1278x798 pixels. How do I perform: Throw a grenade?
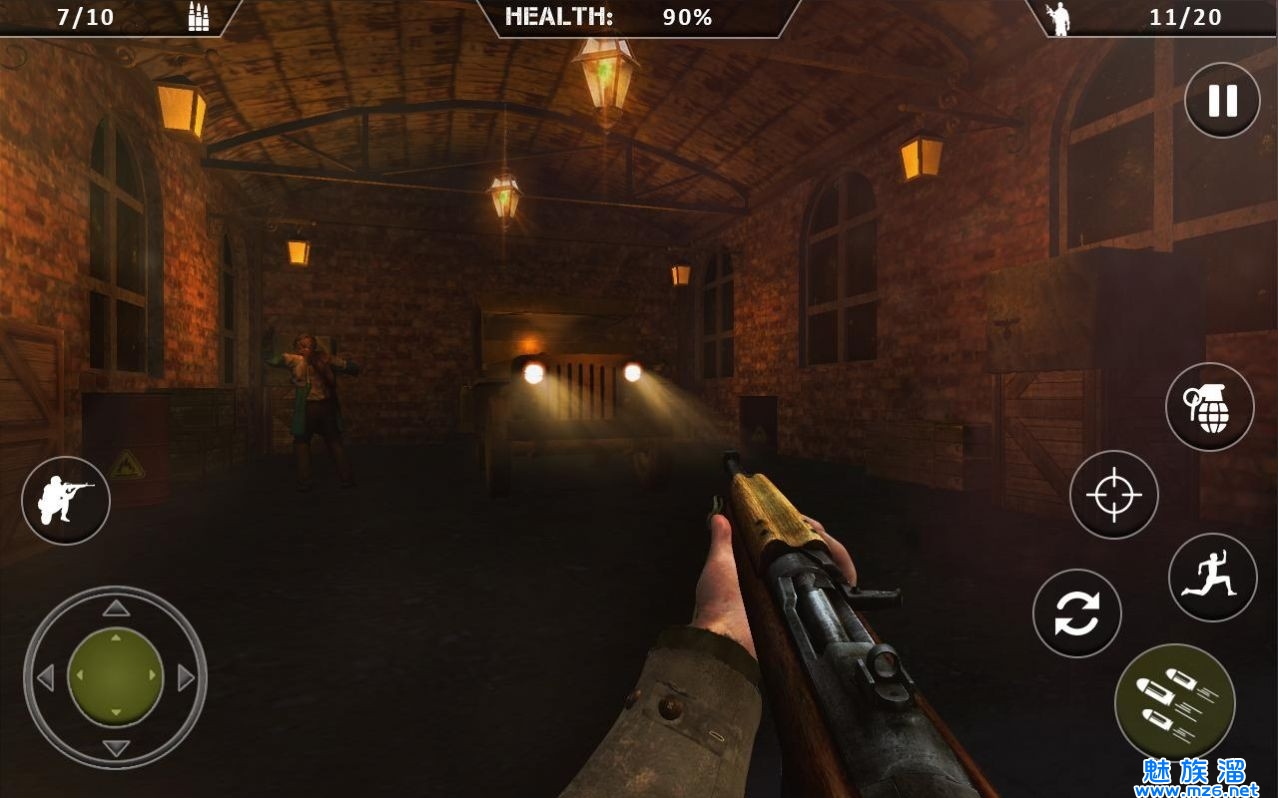coord(1210,407)
